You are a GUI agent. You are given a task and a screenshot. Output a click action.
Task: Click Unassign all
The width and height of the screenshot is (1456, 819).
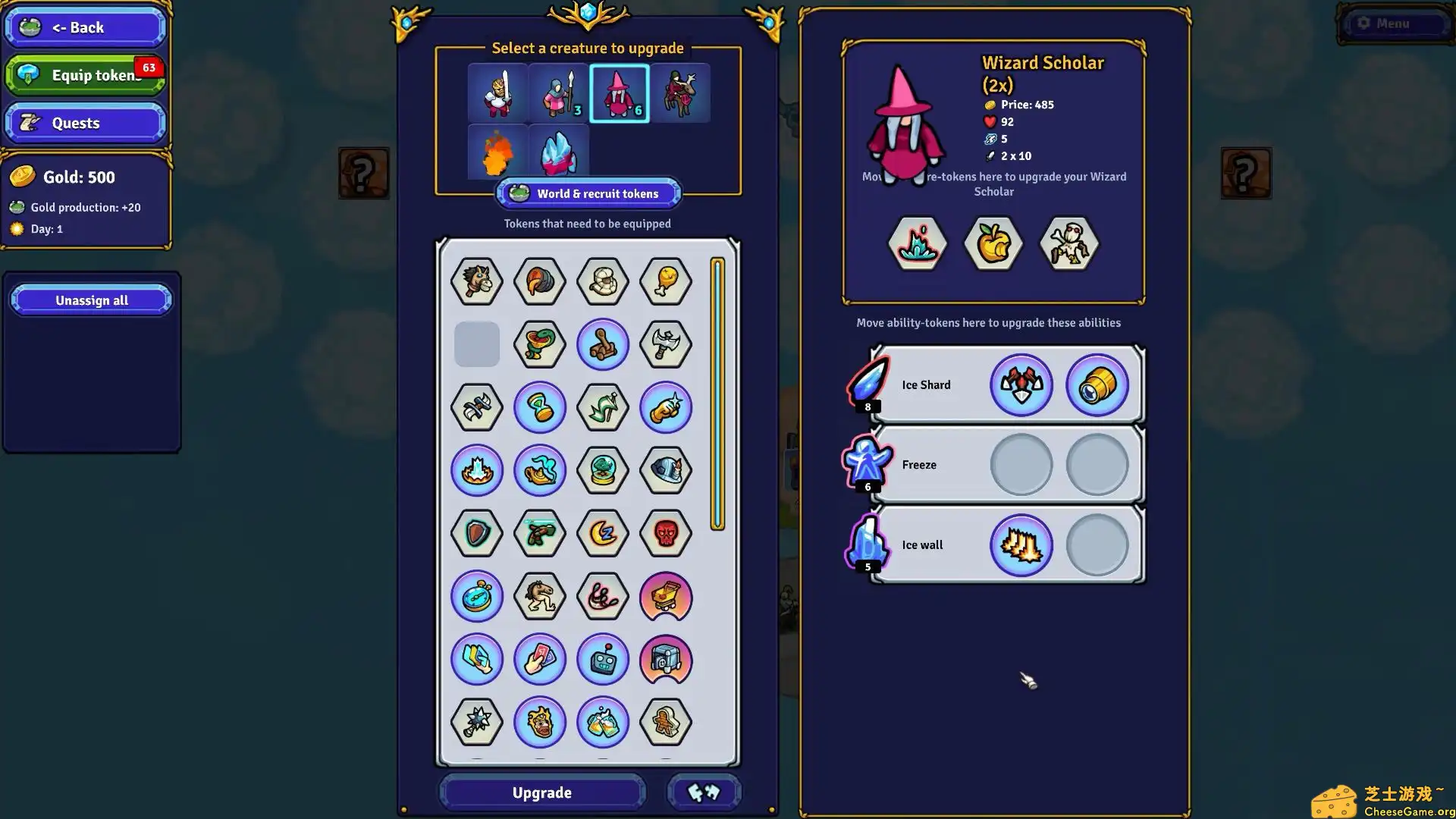[91, 300]
